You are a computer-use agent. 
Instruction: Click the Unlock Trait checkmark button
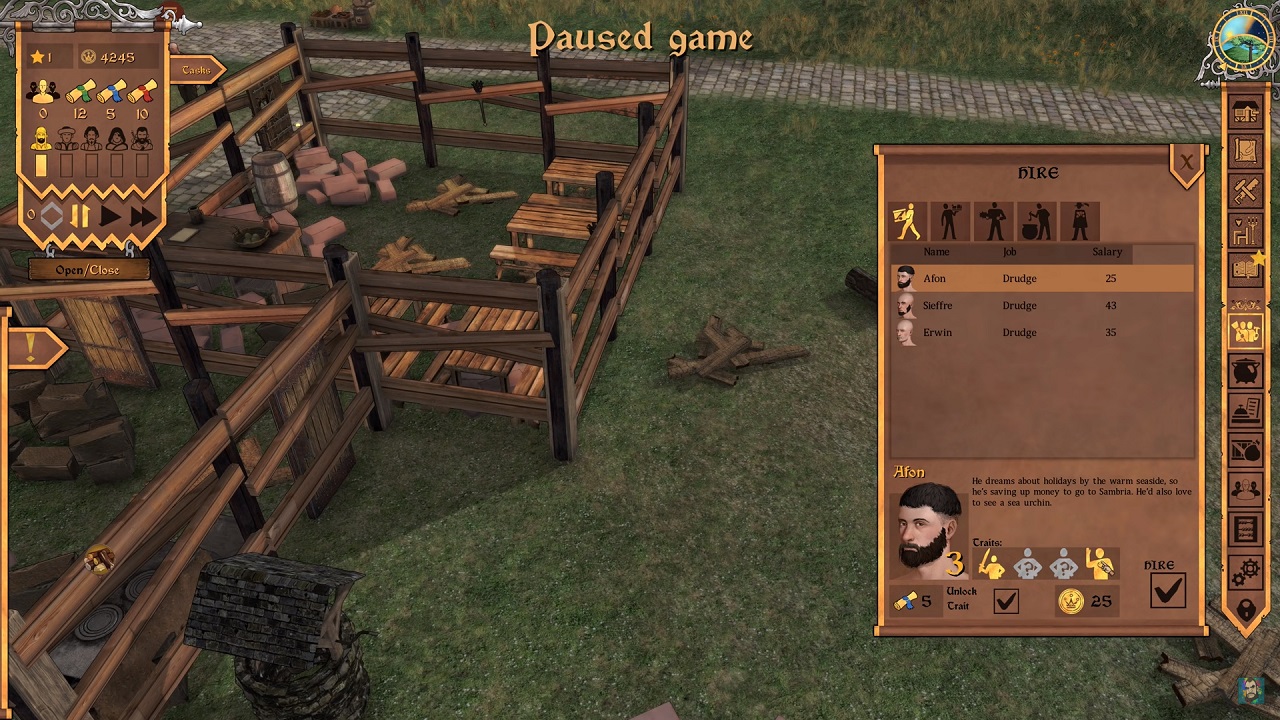[1006, 601]
